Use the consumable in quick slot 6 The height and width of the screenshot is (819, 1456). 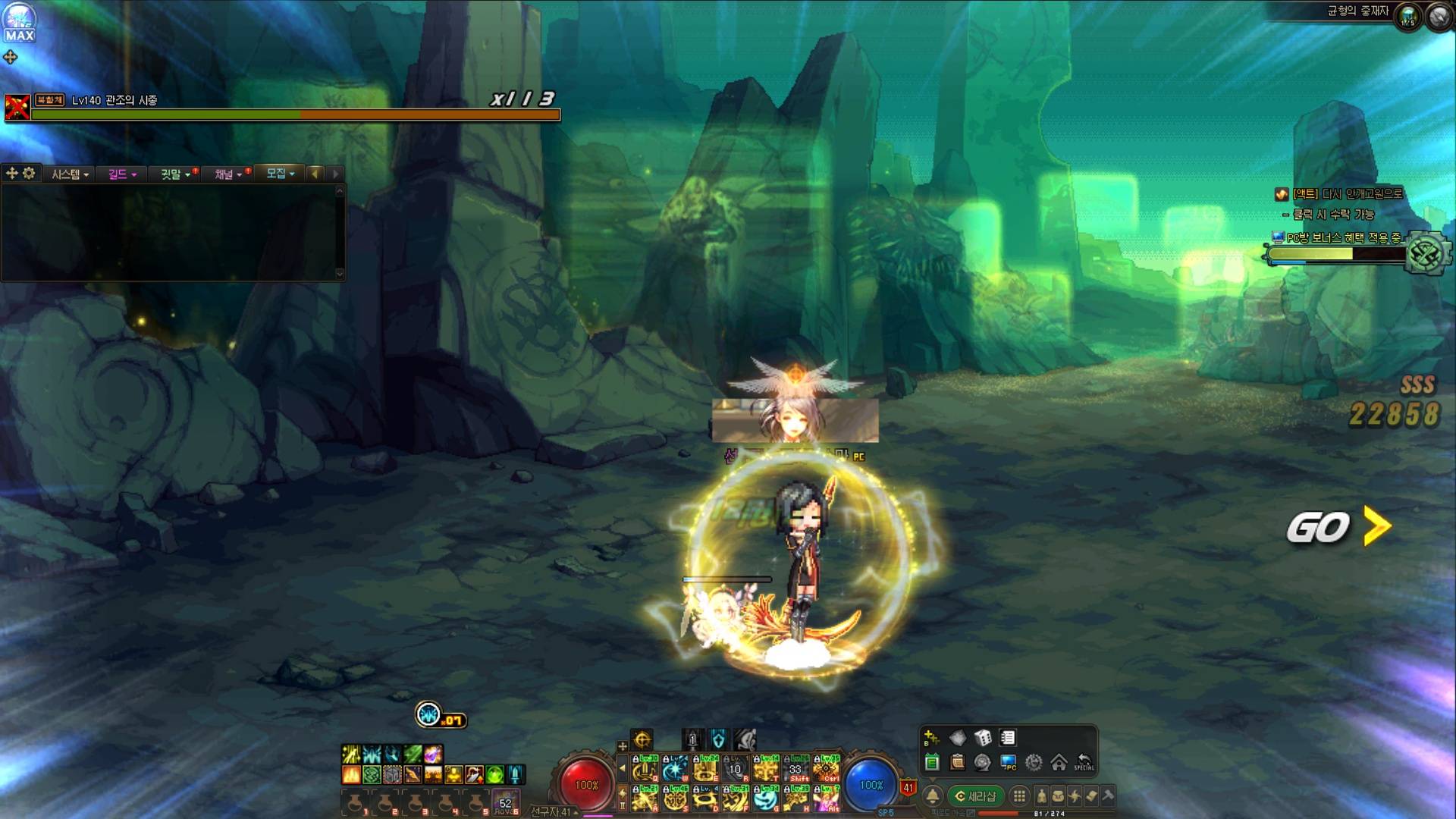pos(506,802)
